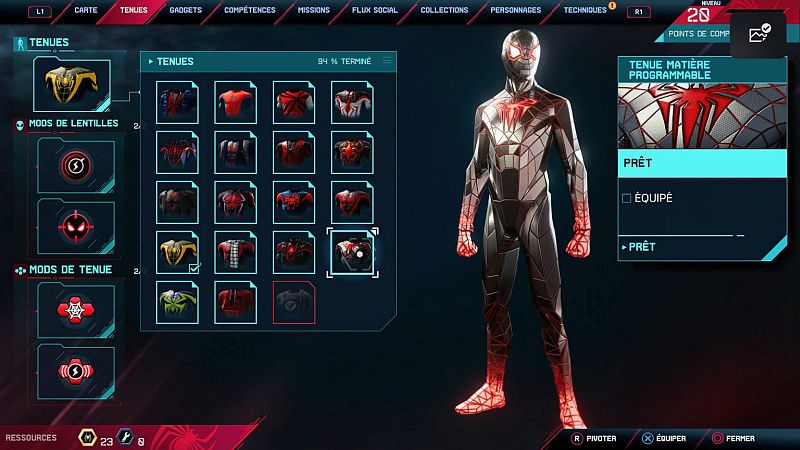View the Personnages tab
Viewport: 800px width, 450px height.
[516, 10]
